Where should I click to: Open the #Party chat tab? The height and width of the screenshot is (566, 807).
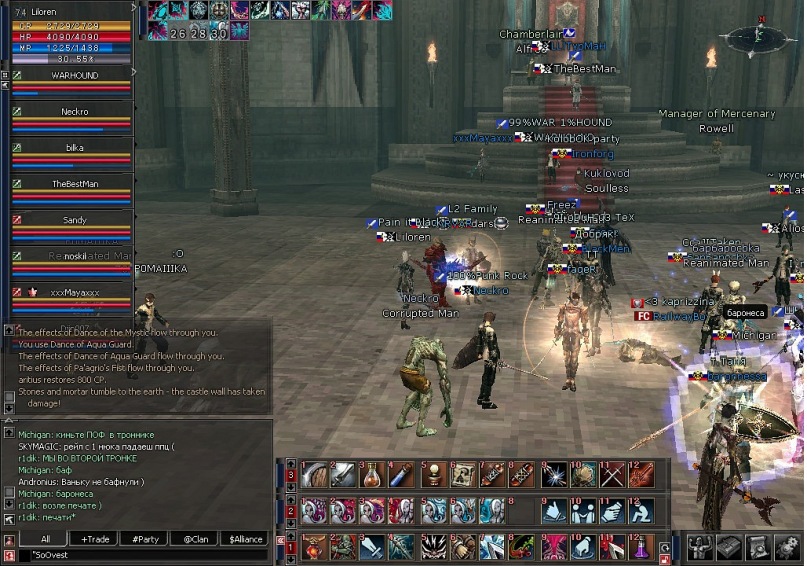(146, 538)
